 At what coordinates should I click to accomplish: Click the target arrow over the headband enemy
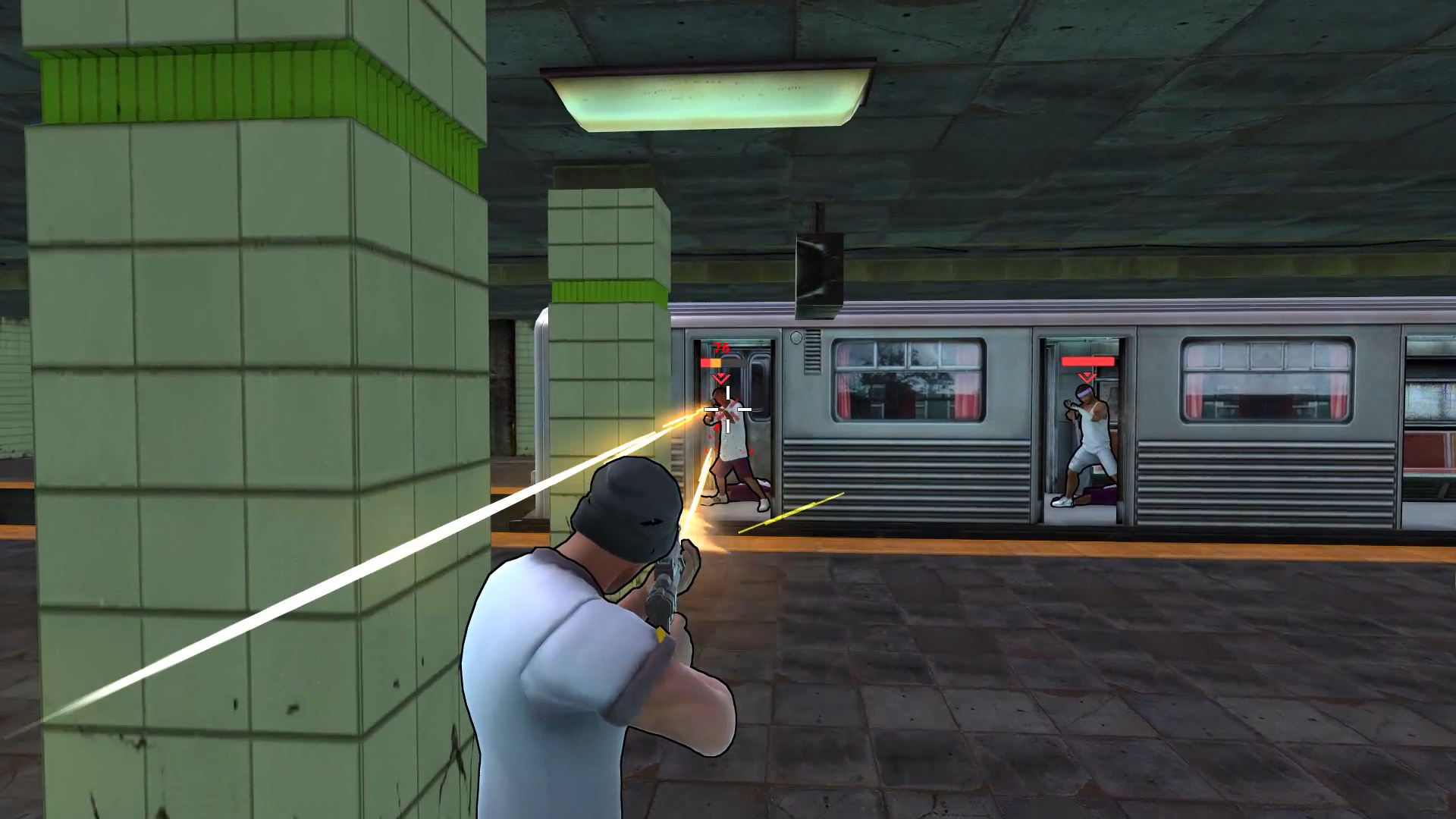tap(1087, 377)
